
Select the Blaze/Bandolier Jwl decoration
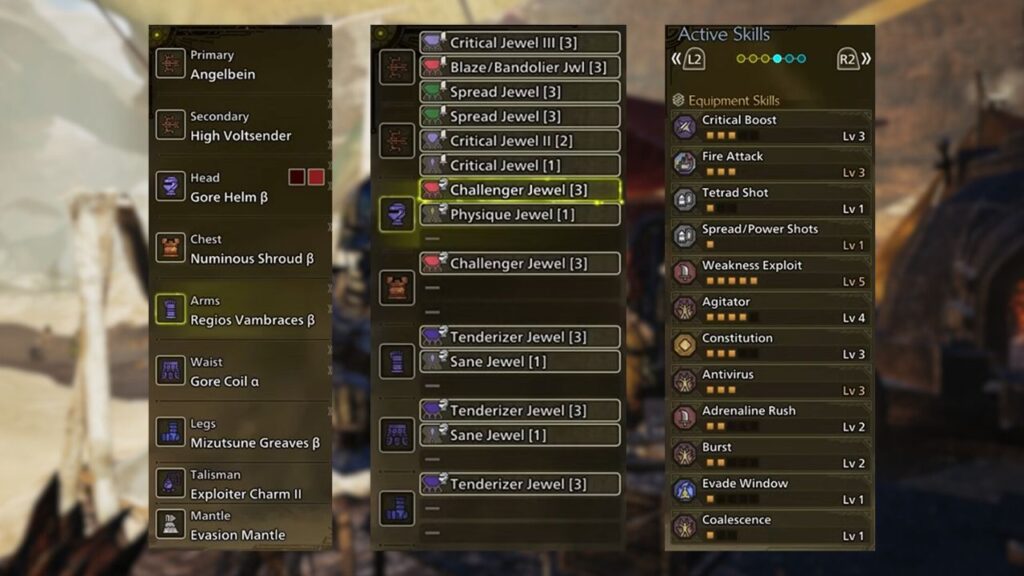519,67
